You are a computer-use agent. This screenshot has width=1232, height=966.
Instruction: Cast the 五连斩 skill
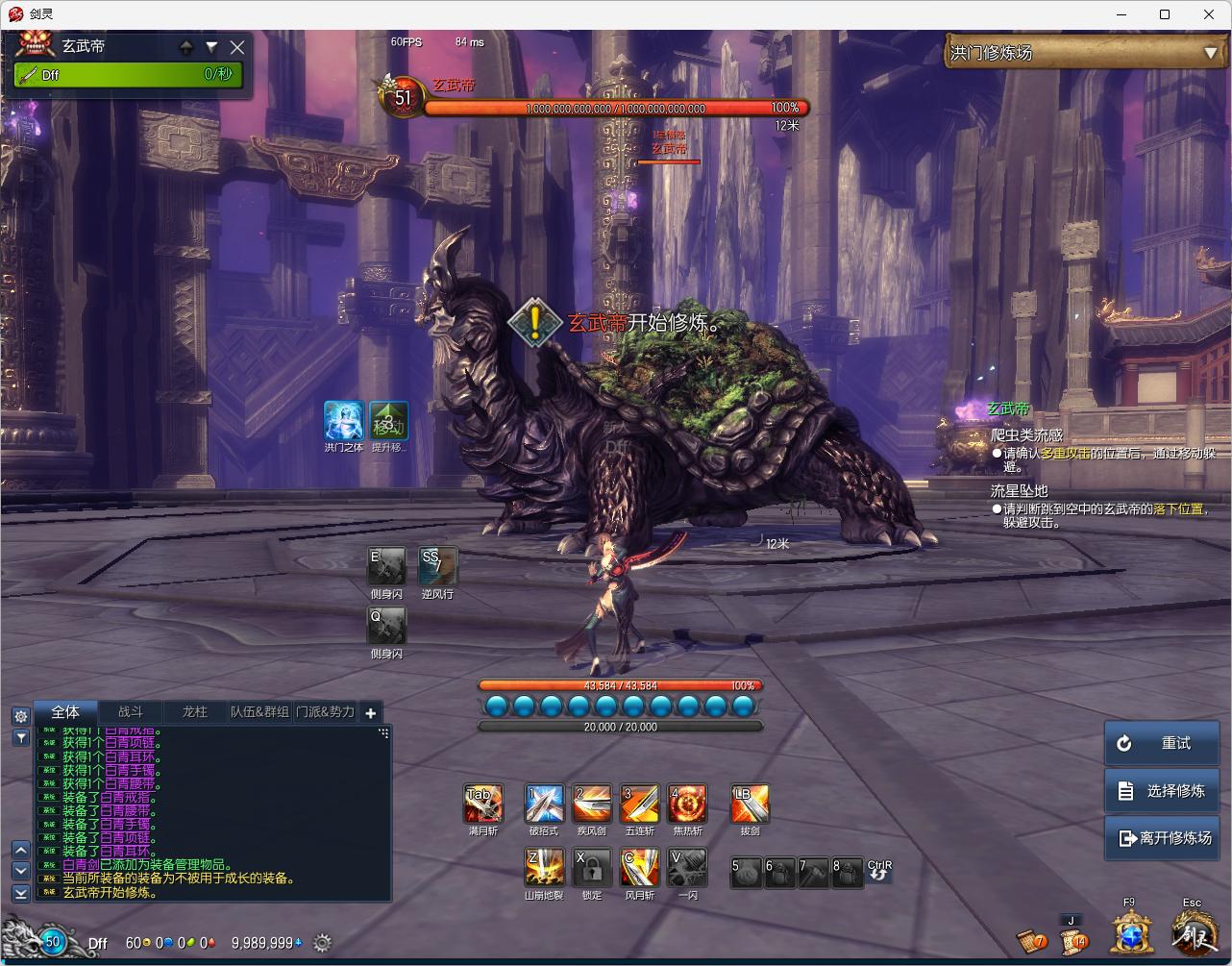(x=639, y=804)
